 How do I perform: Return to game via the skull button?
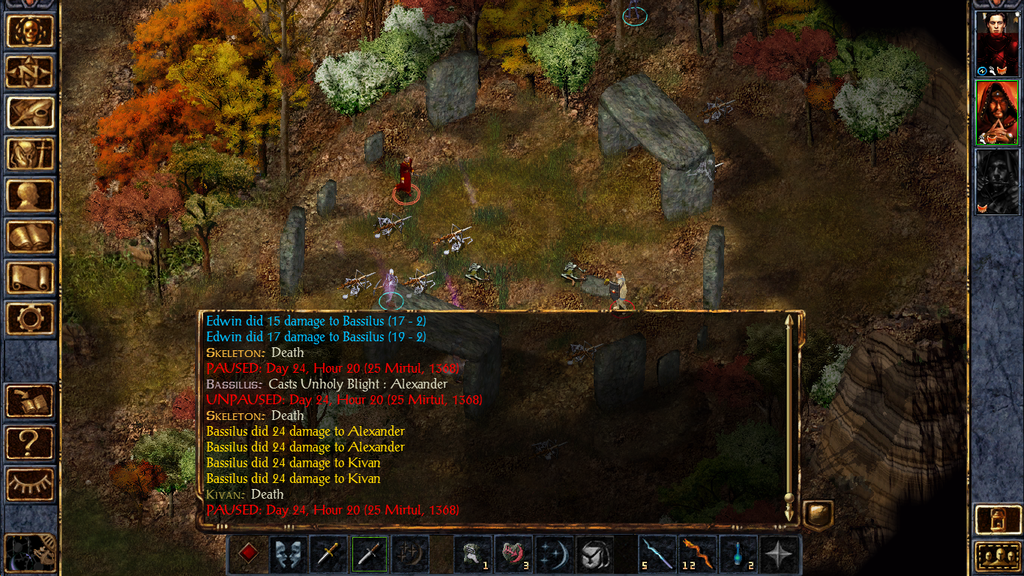(30, 31)
